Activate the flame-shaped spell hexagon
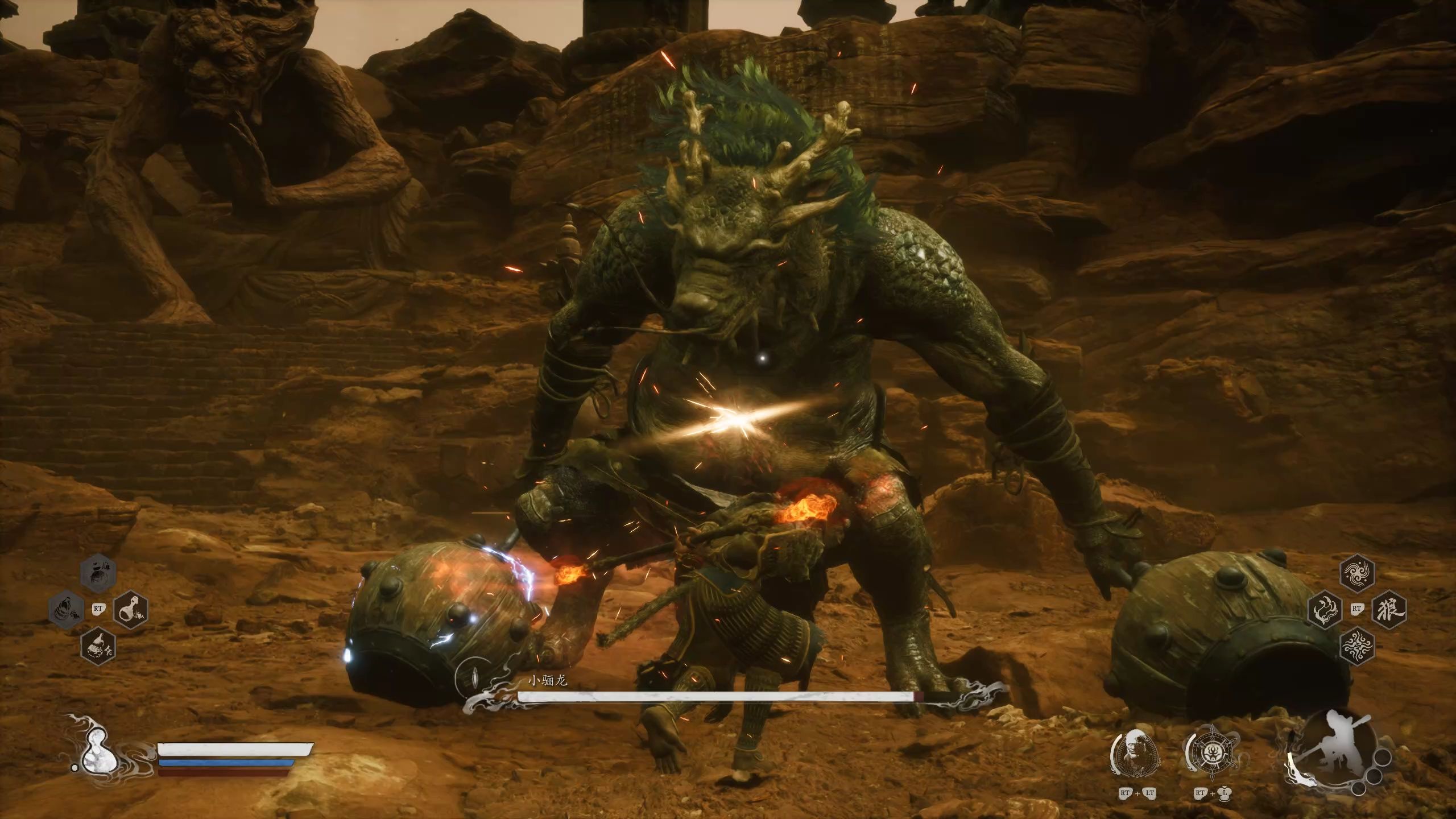Viewport: 1456px width, 819px height. pos(1325,609)
